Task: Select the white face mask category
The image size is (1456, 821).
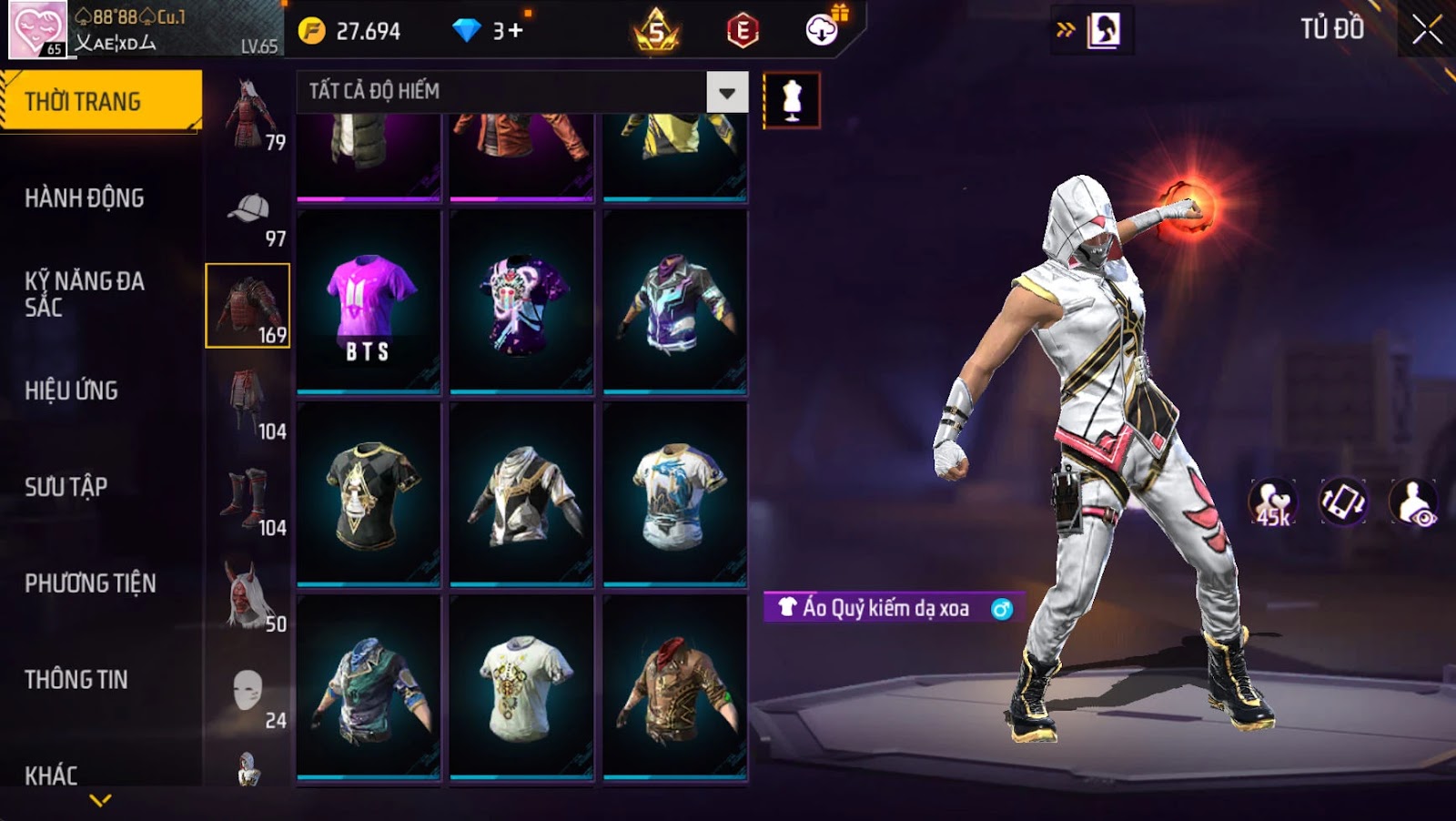Action: 248,694
